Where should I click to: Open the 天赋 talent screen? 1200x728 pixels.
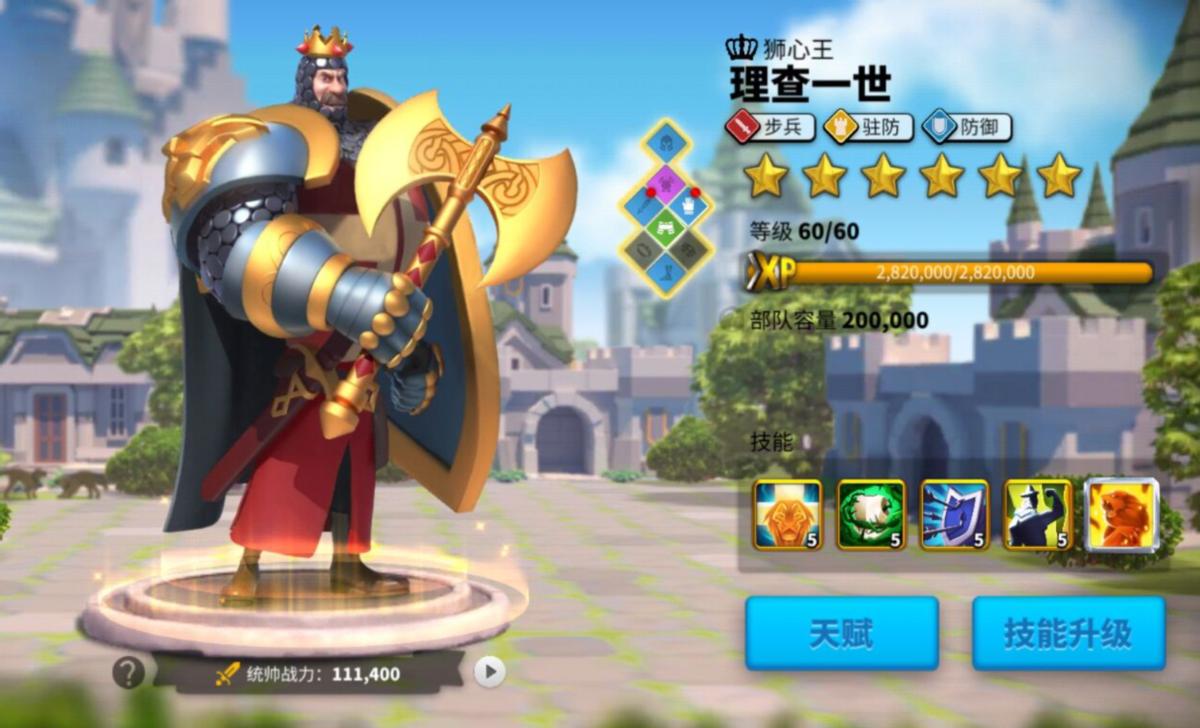pos(841,633)
